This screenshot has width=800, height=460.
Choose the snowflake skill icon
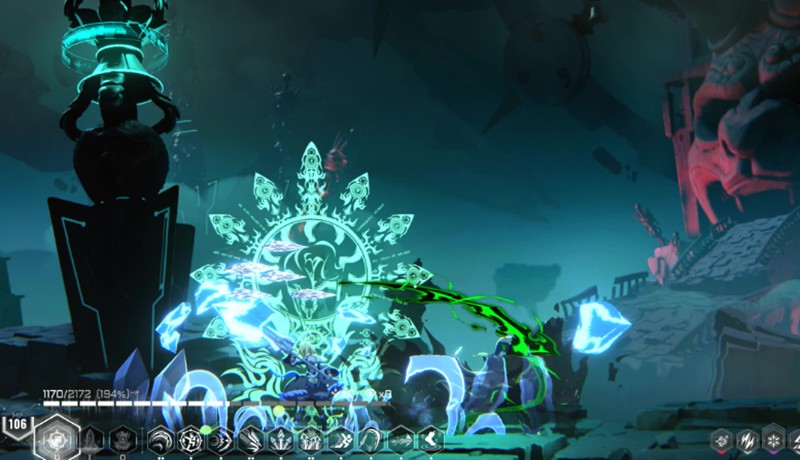pos(771,440)
